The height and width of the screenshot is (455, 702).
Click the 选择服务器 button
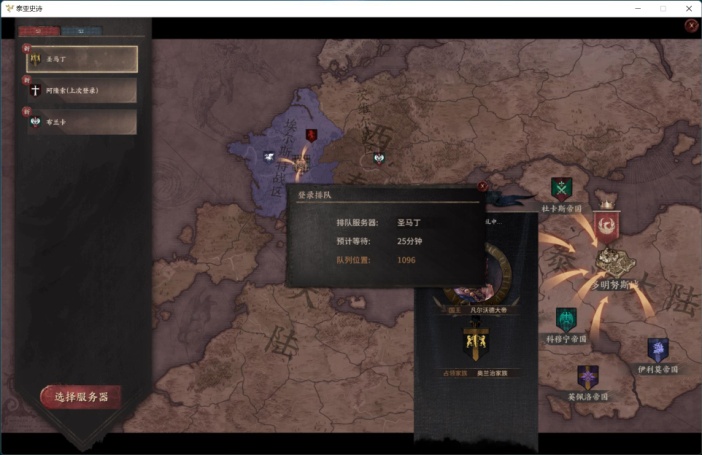pos(81,397)
